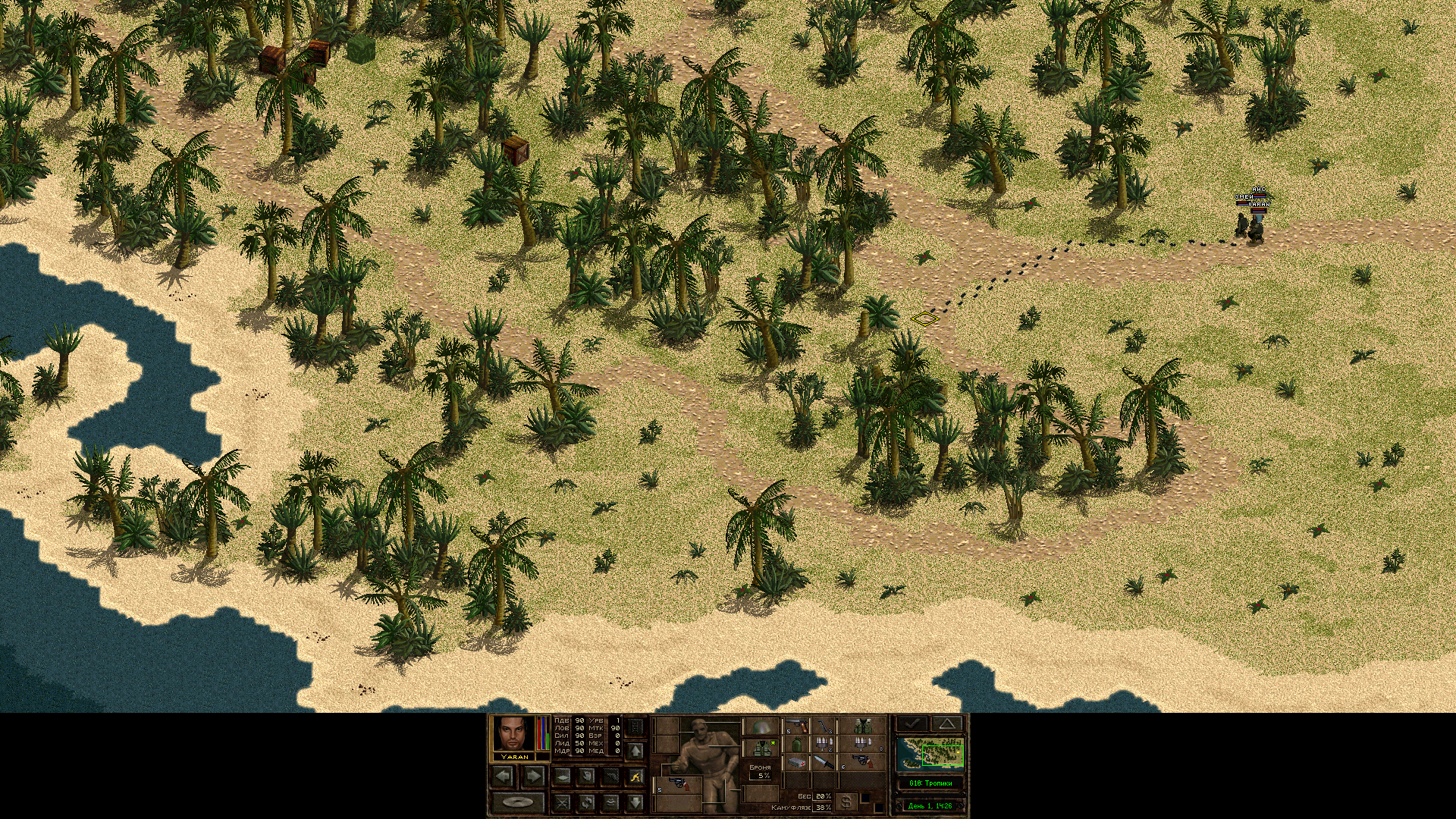Viewport: 1456px width, 819px height.
Task: Open the dollar sign money button
Action: (847, 802)
